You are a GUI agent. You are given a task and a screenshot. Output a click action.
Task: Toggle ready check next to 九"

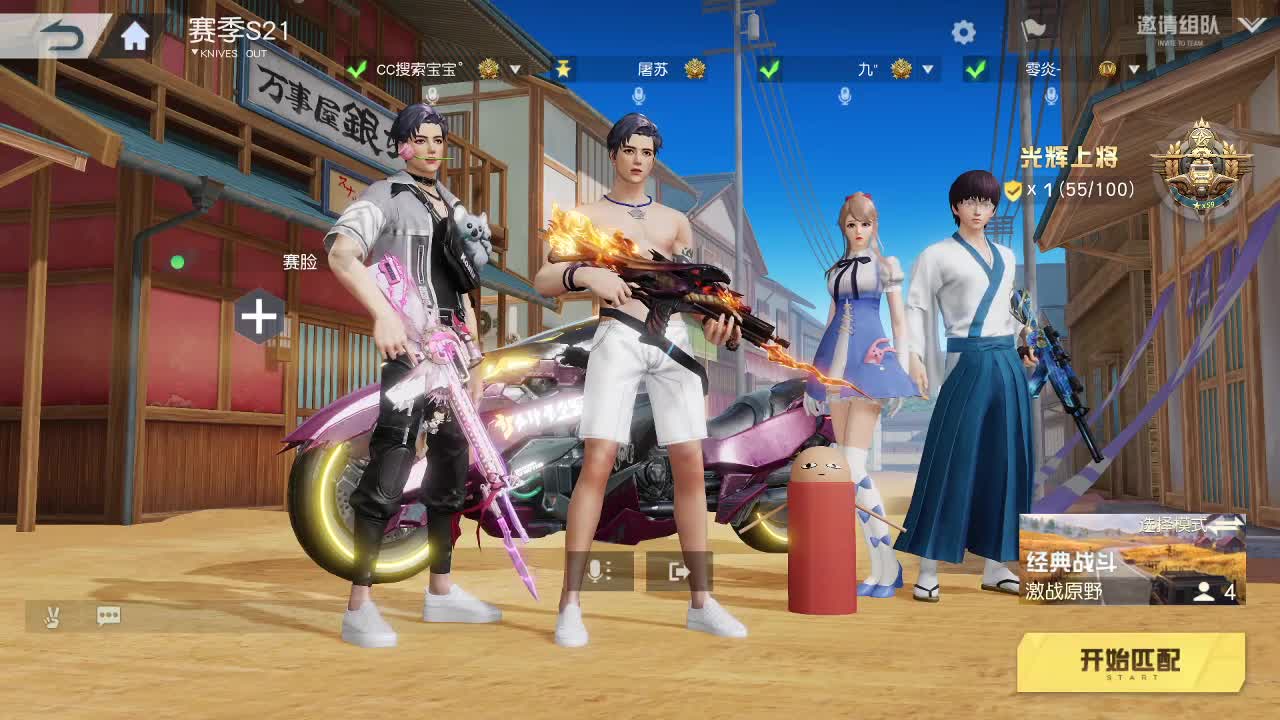point(769,71)
